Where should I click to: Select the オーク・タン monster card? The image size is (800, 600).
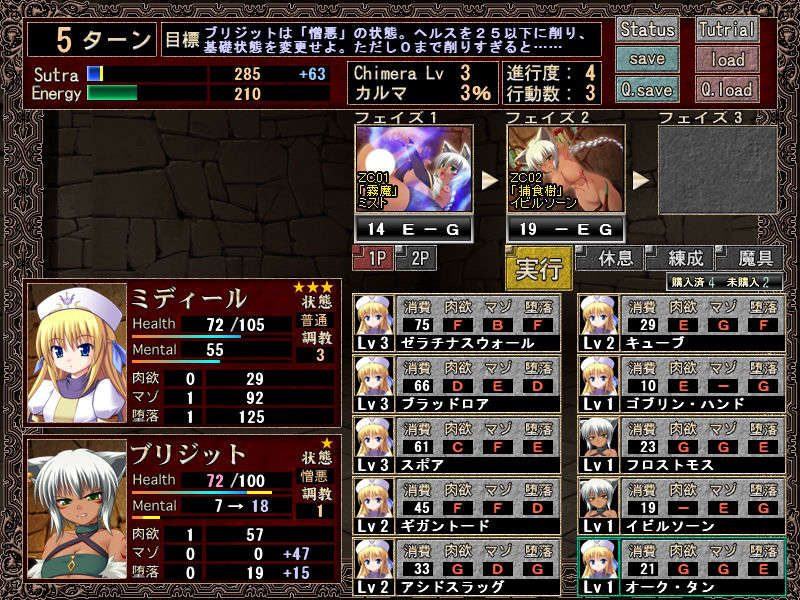[681, 567]
